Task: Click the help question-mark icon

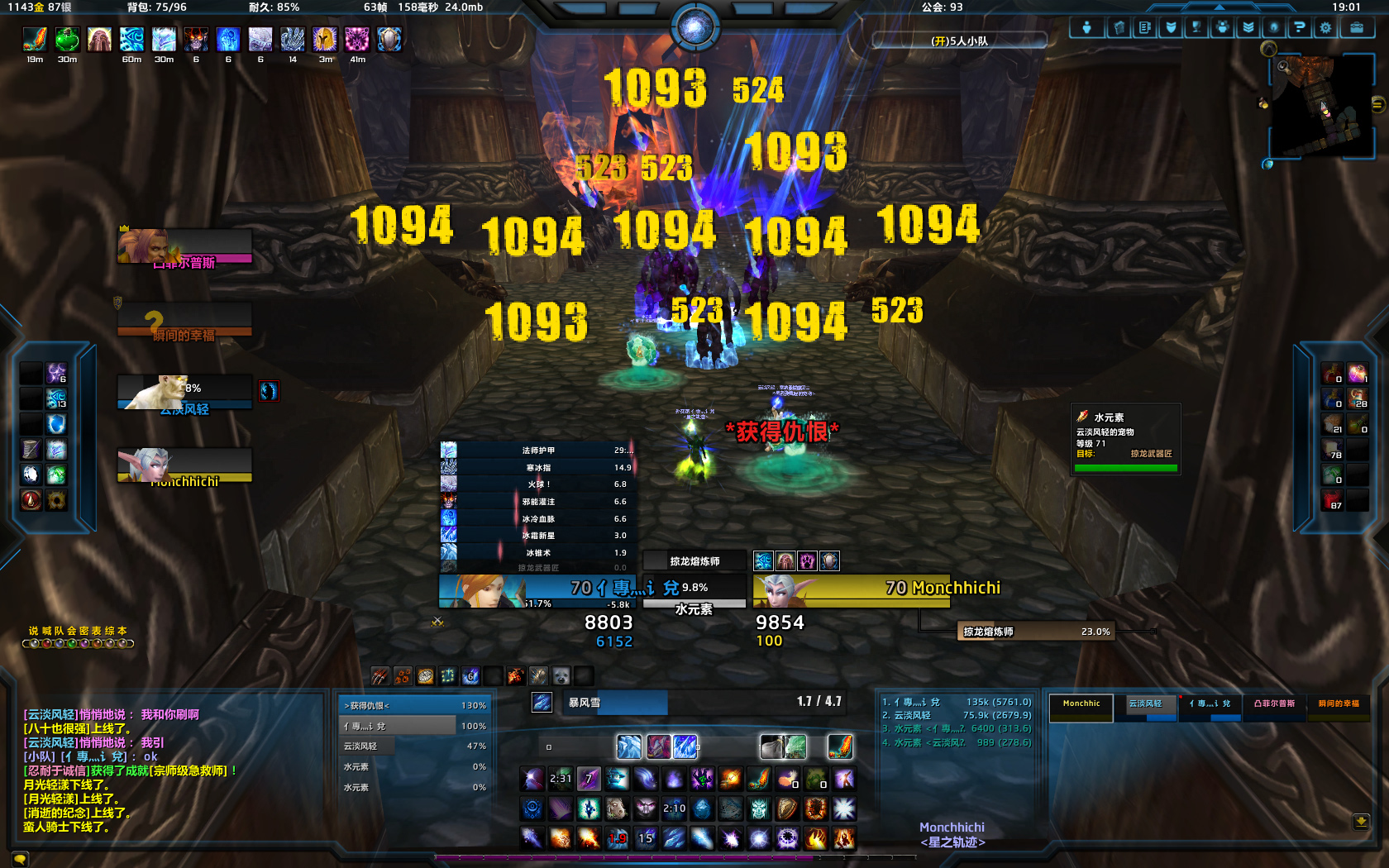Action: (1300, 27)
